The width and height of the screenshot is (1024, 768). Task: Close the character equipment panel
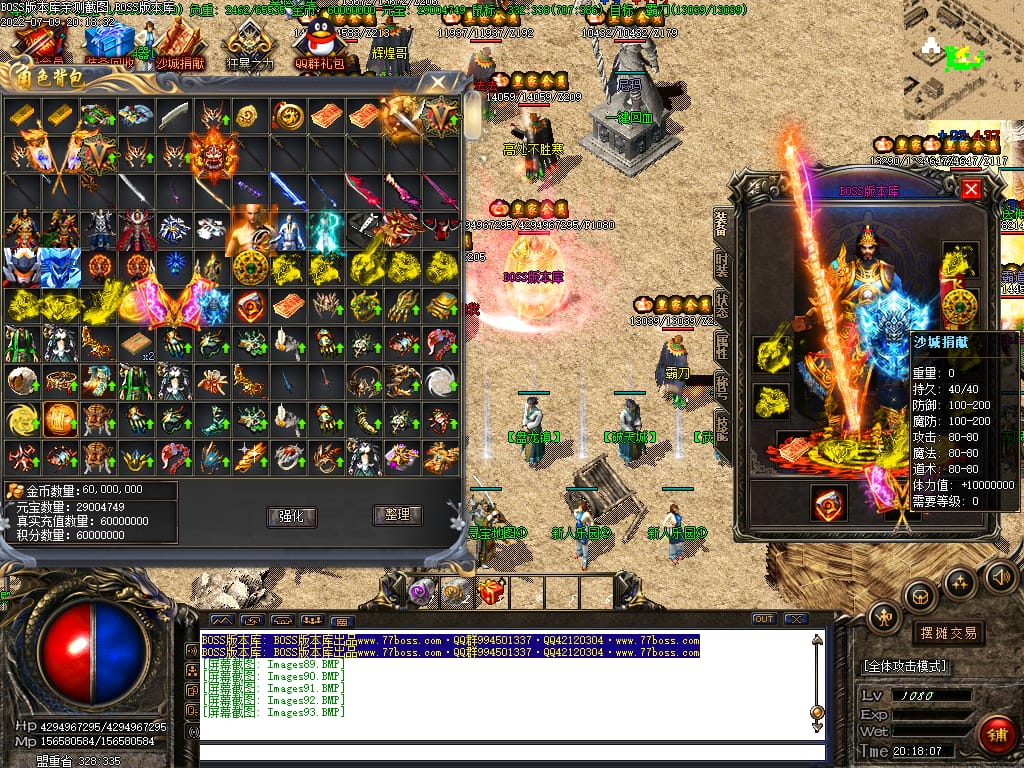click(970, 189)
